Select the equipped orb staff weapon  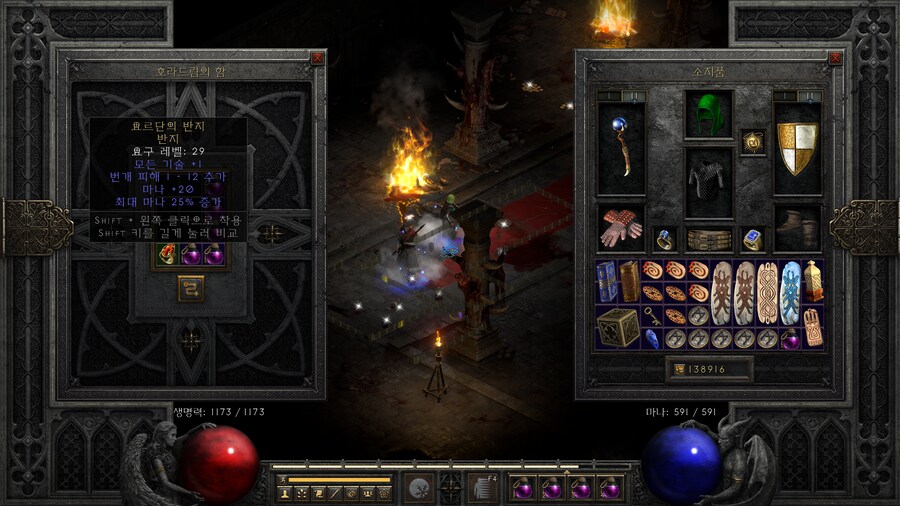(620, 148)
